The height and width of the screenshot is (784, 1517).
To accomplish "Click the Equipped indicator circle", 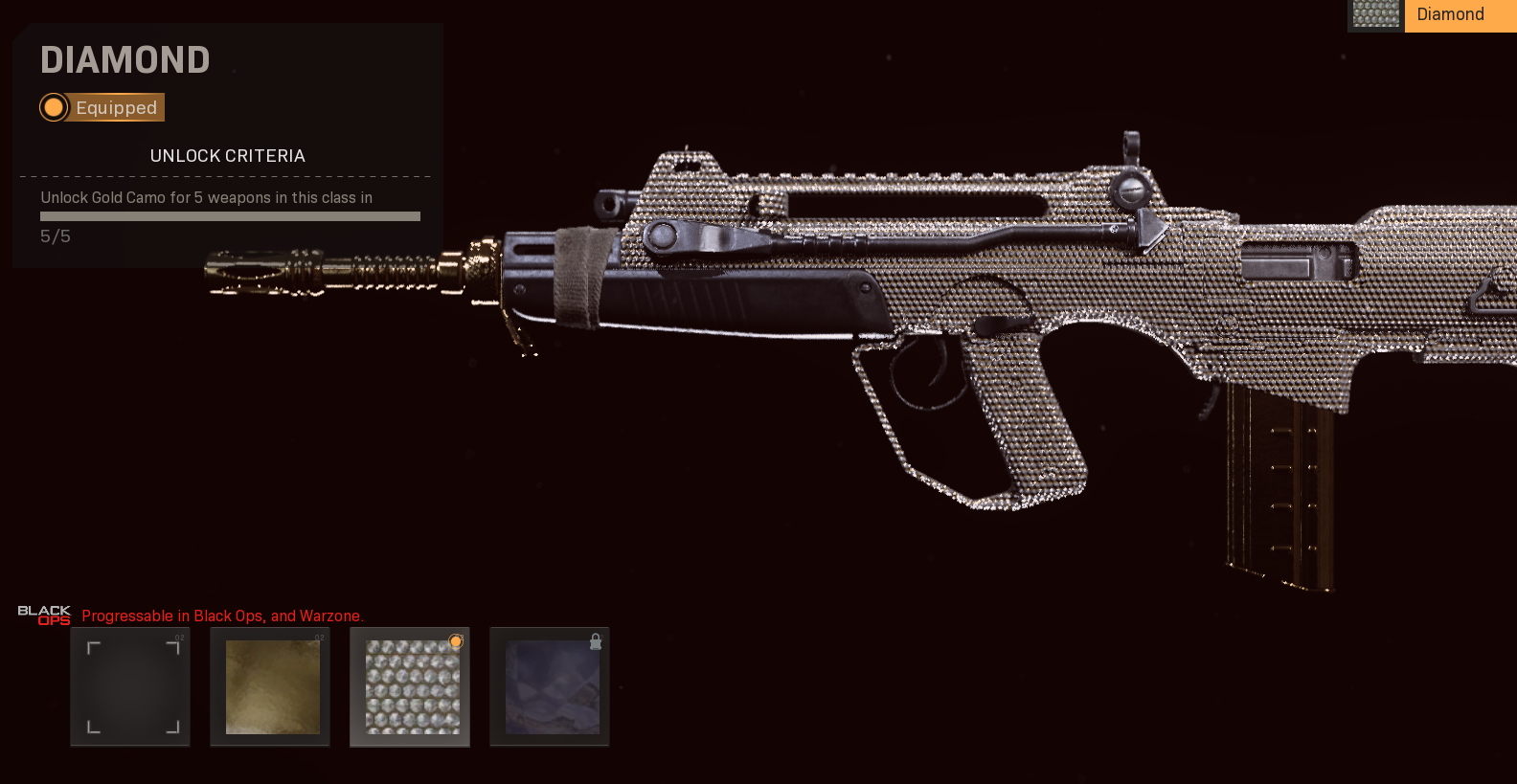I will (55, 107).
